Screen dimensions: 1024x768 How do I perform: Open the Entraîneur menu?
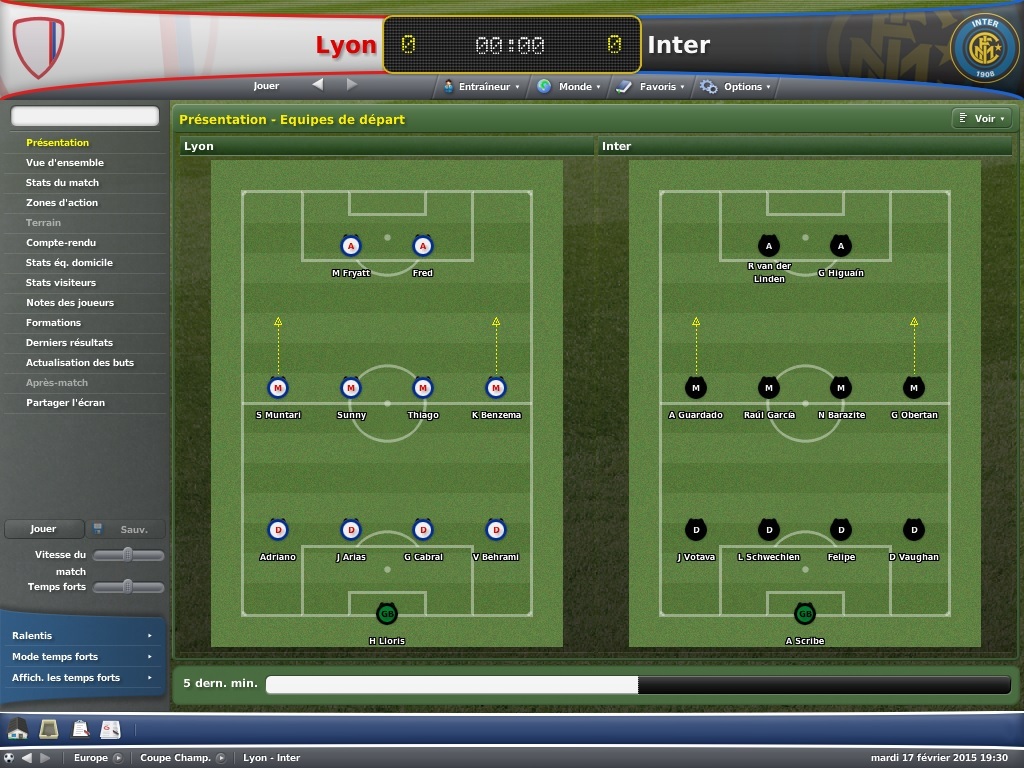483,87
